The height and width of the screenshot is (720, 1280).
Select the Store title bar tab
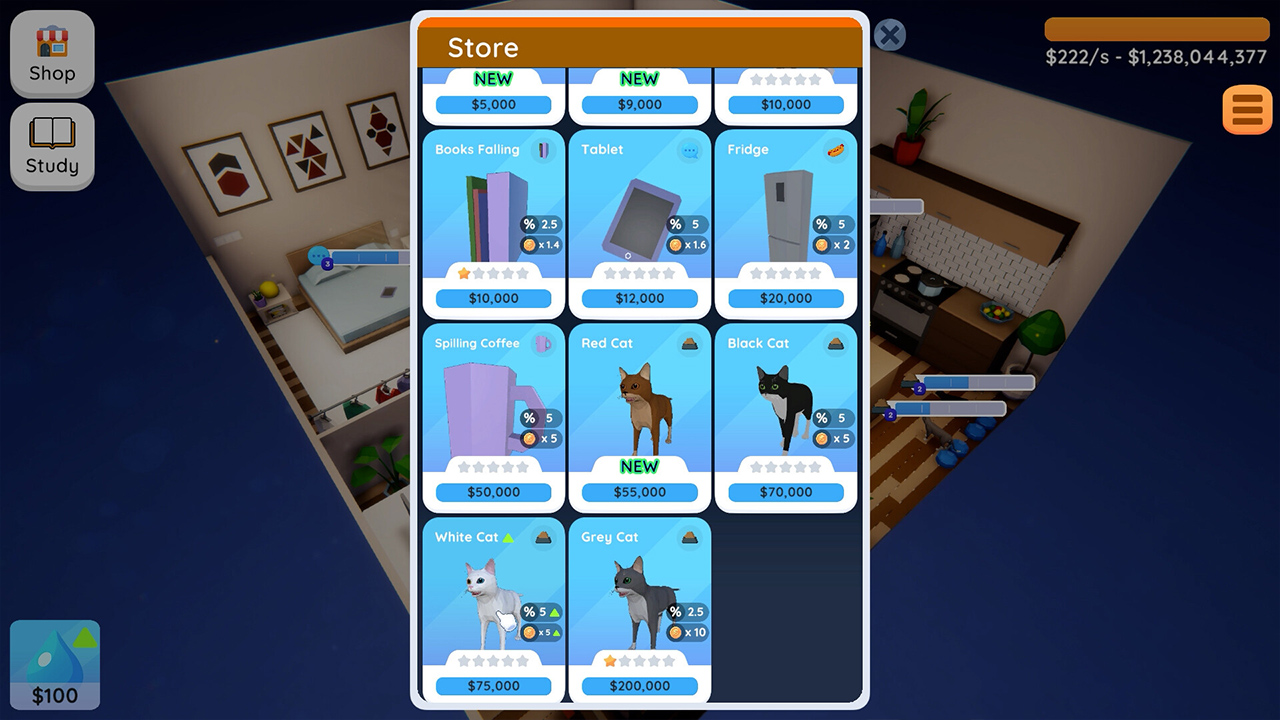point(484,47)
